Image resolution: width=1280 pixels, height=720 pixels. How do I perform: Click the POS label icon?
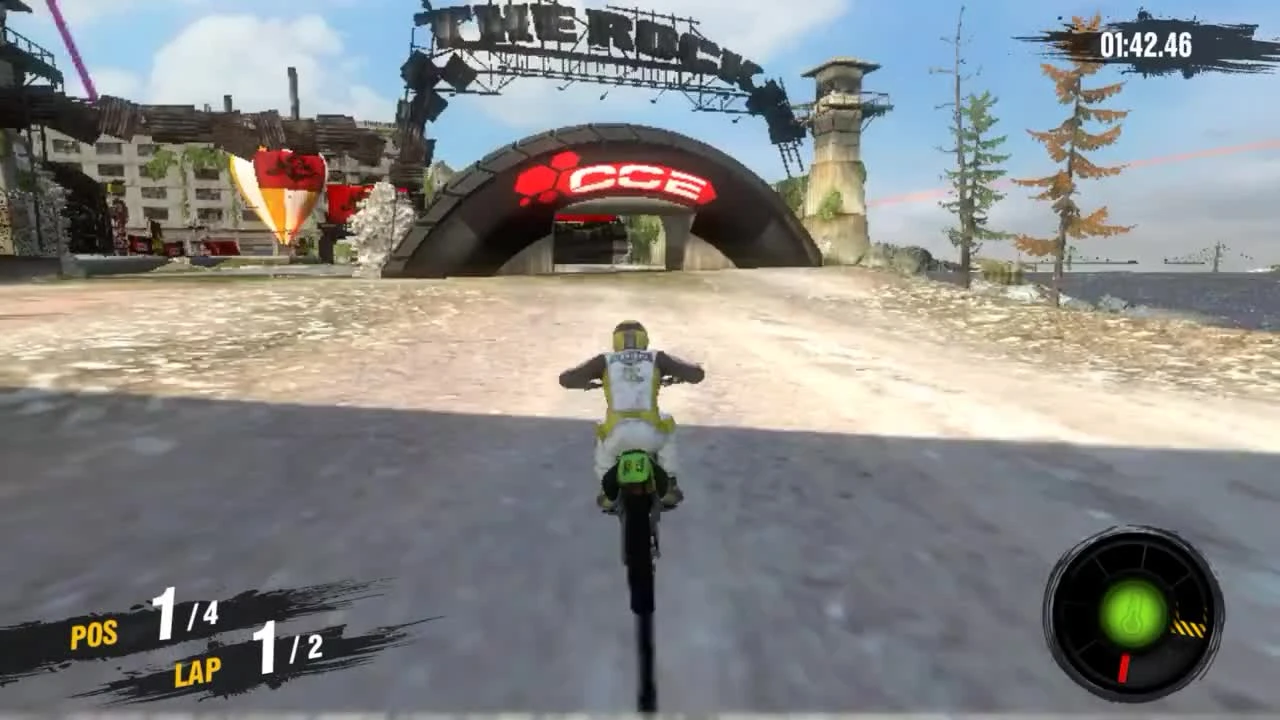pyautogui.click(x=94, y=634)
